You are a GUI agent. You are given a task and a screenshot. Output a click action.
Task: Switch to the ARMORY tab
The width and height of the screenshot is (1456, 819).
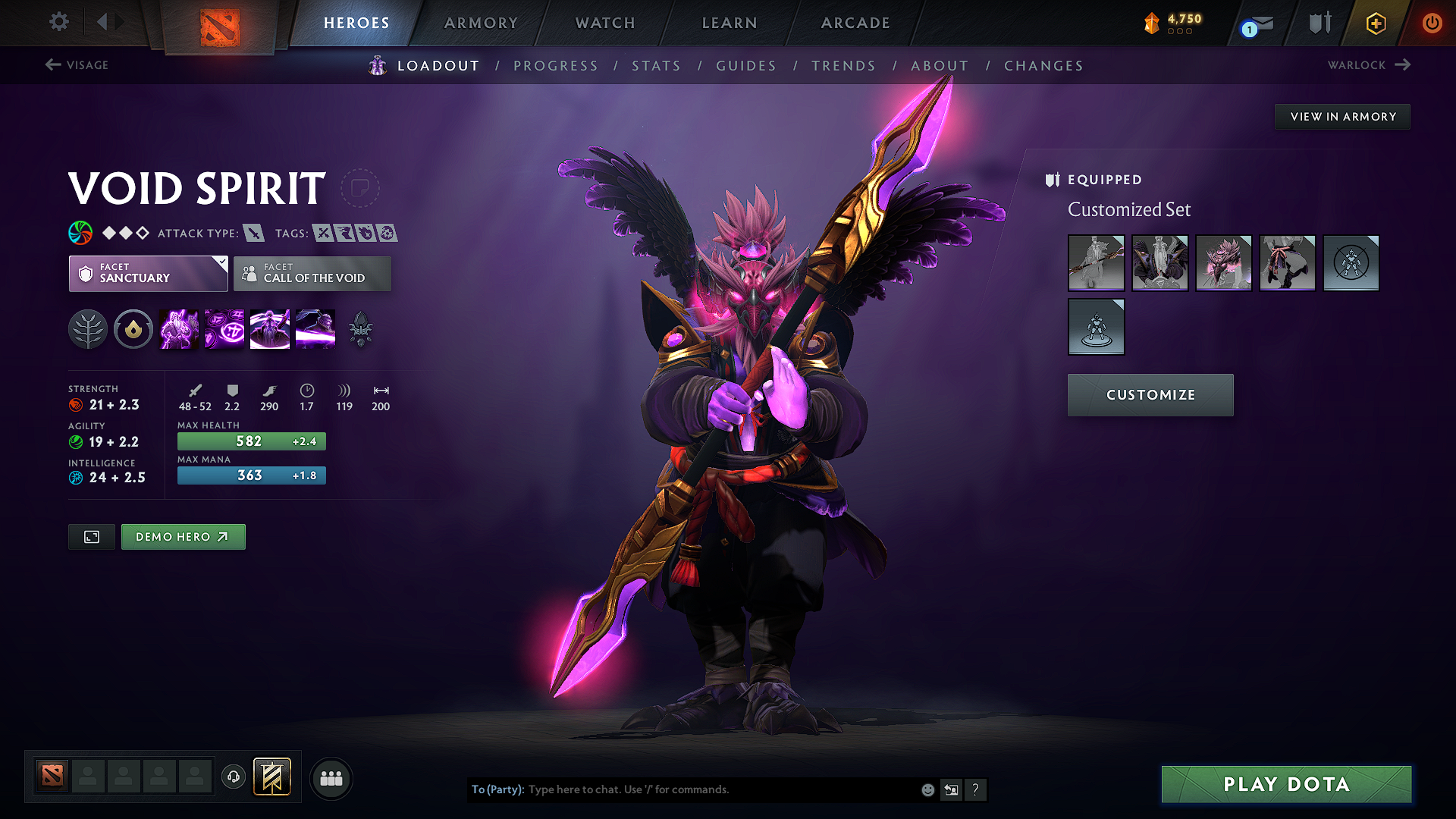[x=480, y=23]
